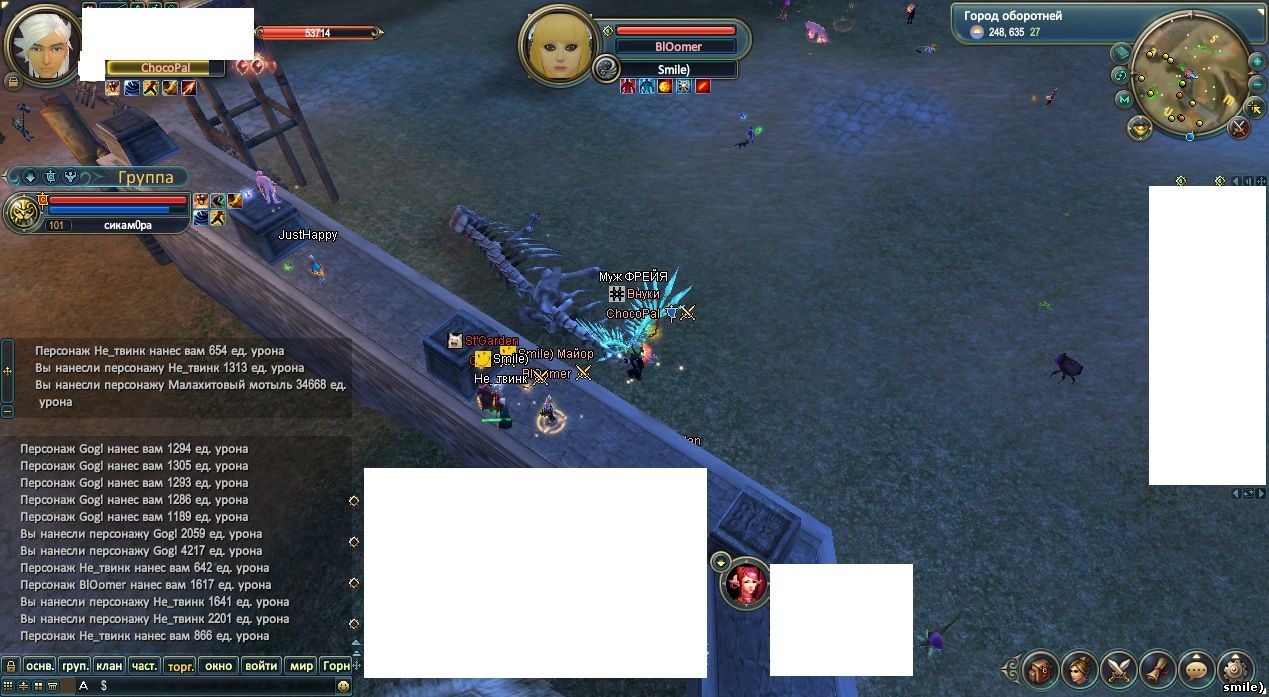
Task: Open the speech bubble social menu
Action: pos(1197,669)
